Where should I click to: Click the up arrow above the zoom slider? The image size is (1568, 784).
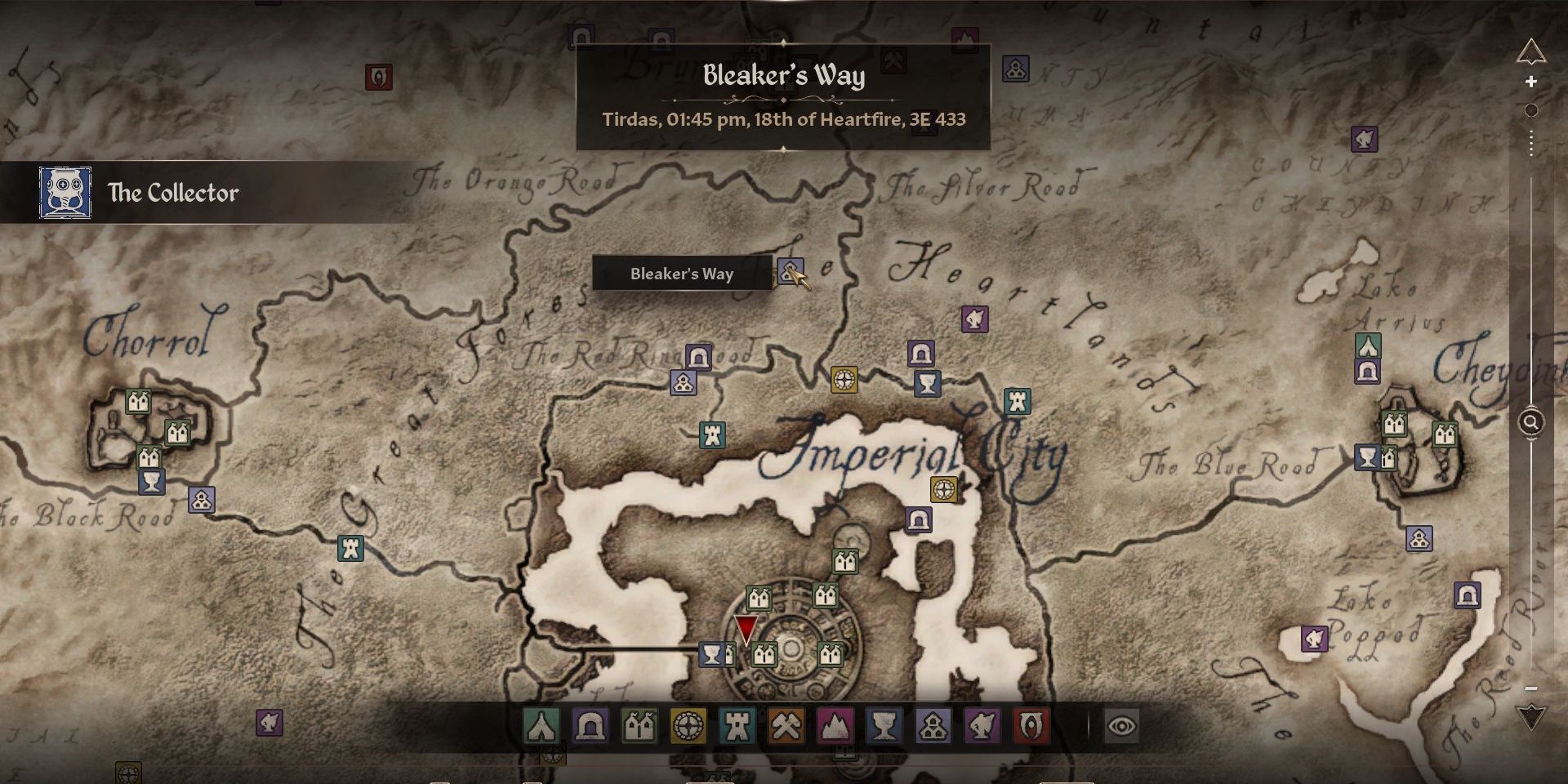coord(1531,53)
